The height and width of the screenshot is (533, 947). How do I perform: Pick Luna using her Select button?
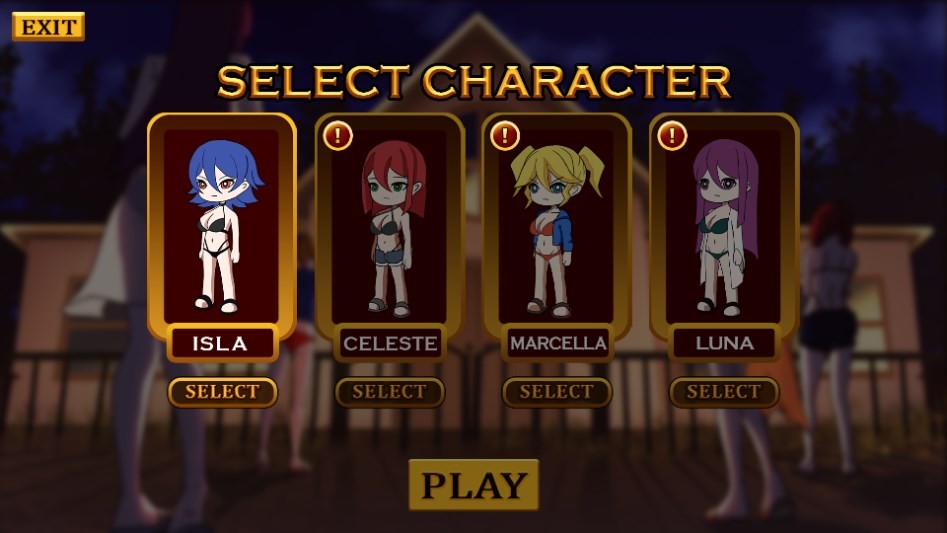click(x=724, y=392)
